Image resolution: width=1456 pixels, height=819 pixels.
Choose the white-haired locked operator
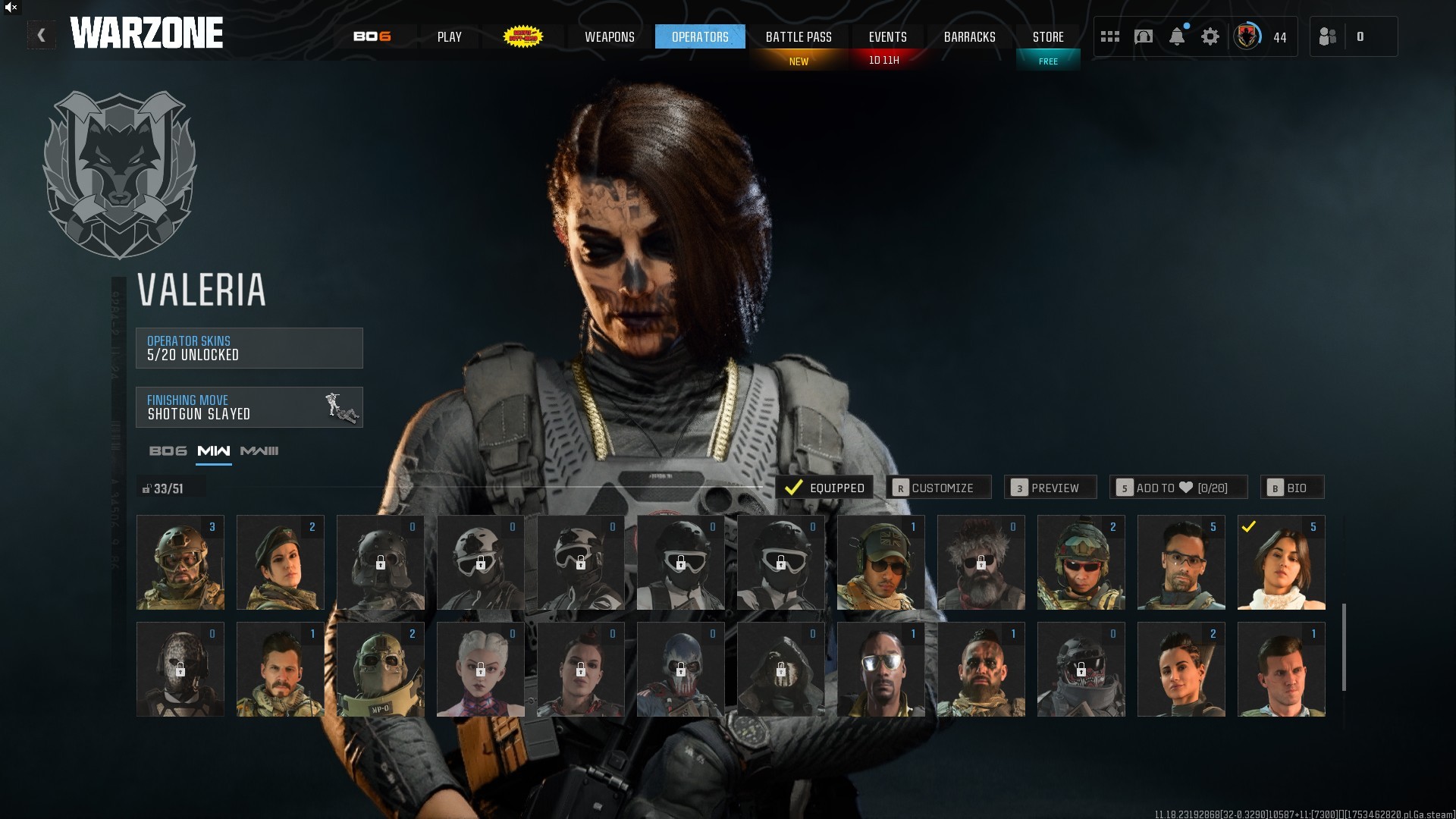480,670
